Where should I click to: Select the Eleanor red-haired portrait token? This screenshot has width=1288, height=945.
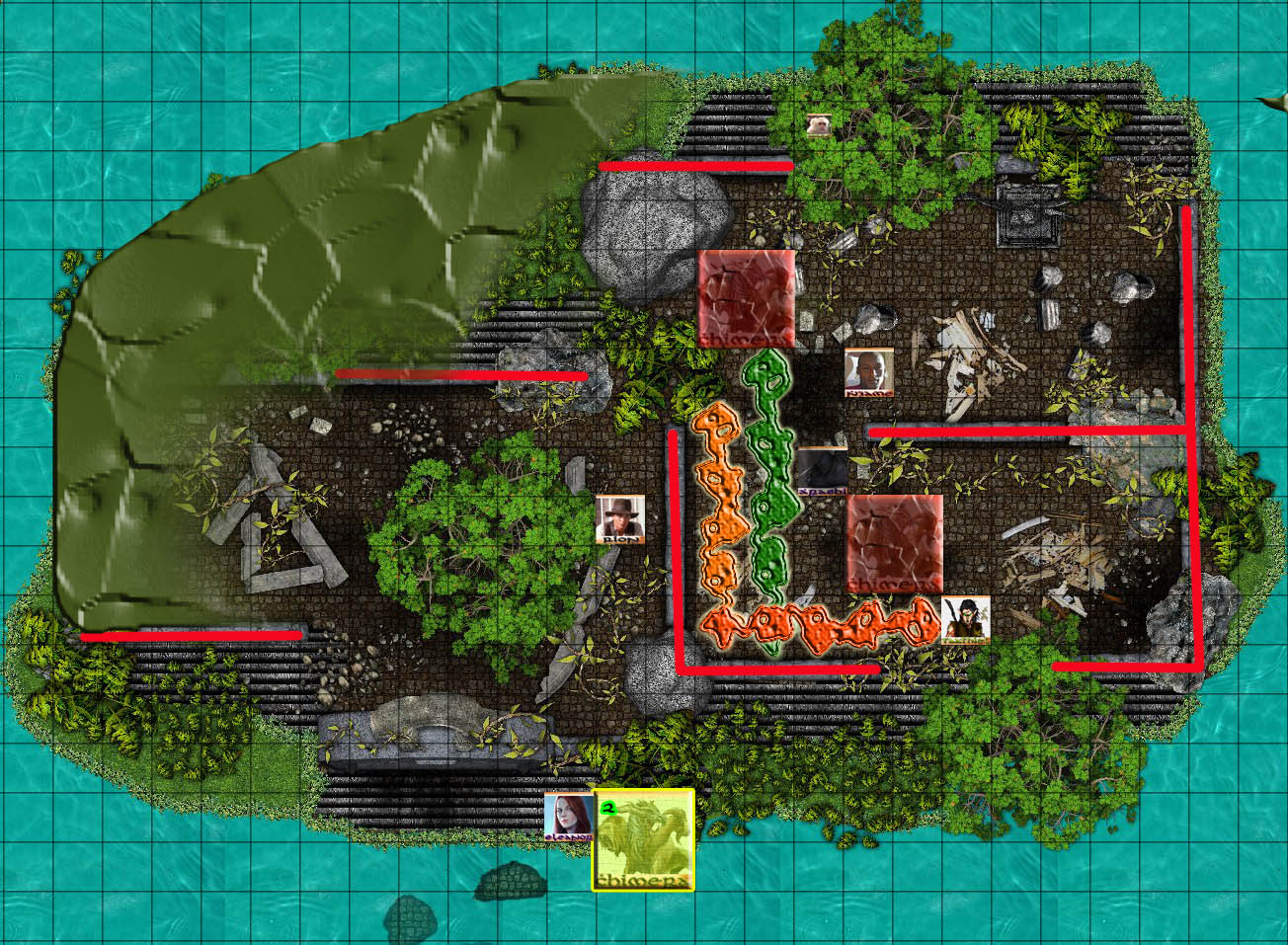click(569, 817)
